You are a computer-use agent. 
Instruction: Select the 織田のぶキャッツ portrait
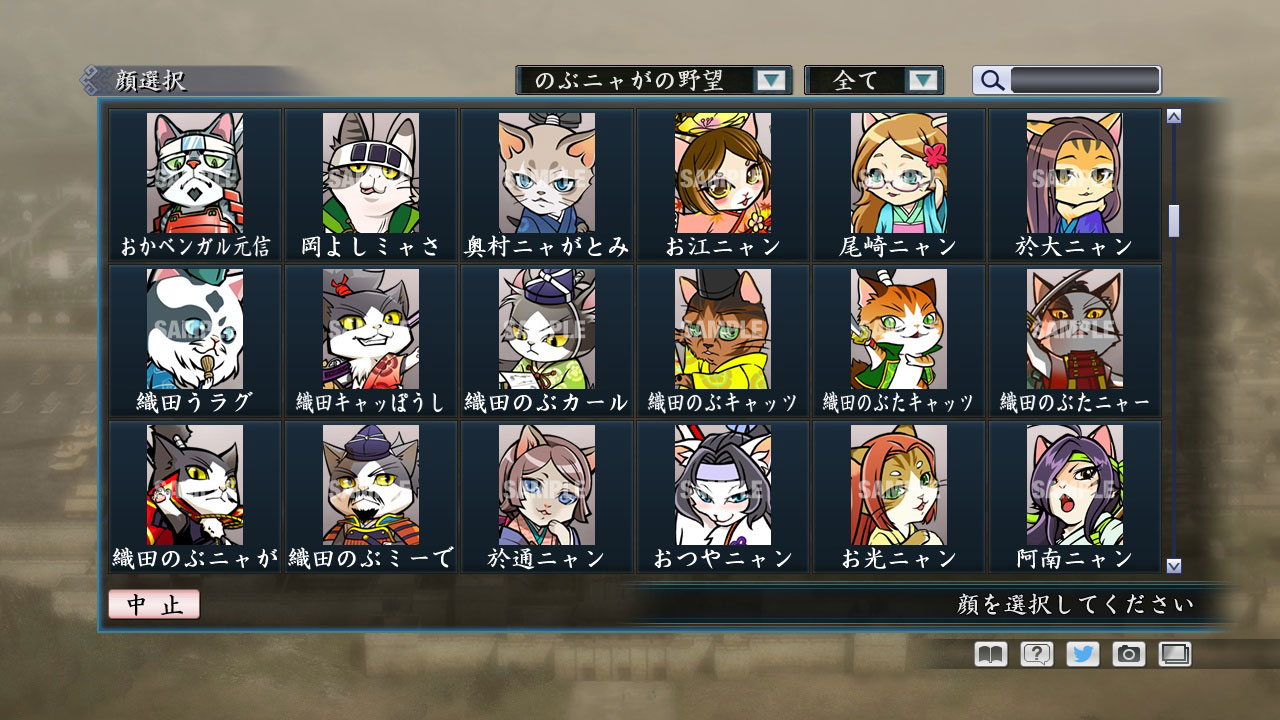[x=721, y=330]
